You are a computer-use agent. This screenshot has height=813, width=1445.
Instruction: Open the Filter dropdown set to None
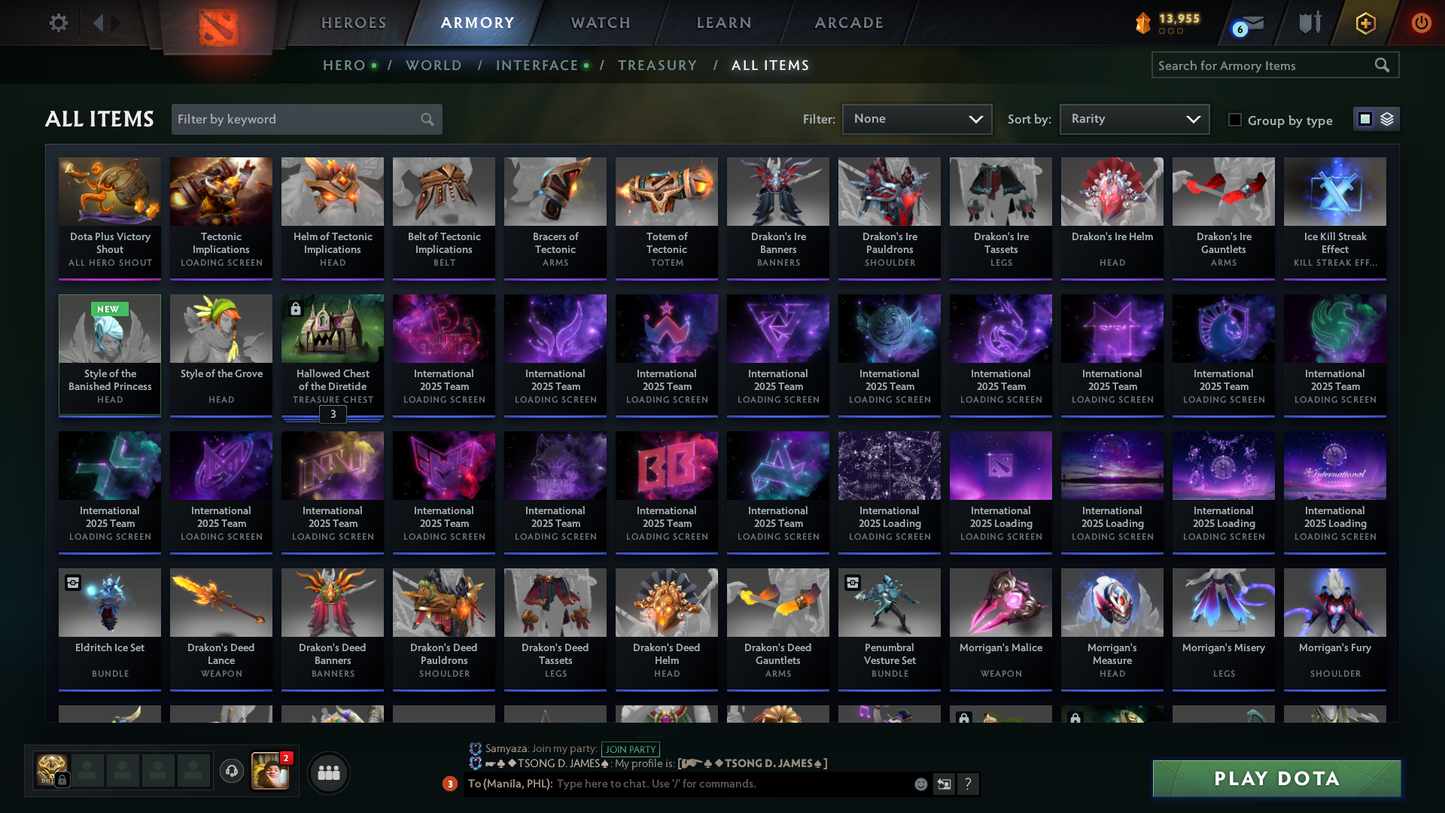click(916, 118)
